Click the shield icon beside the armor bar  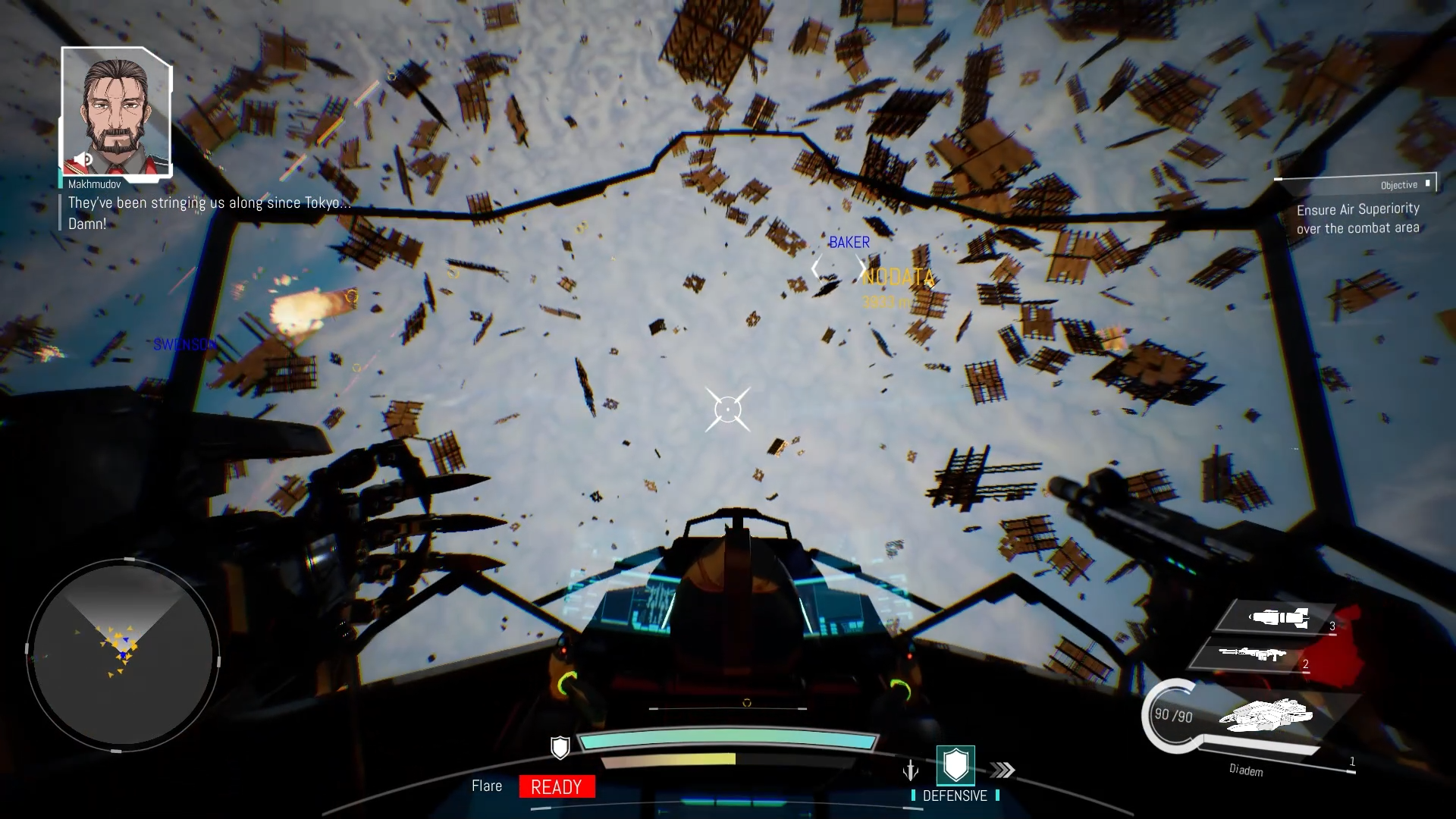[560, 748]
